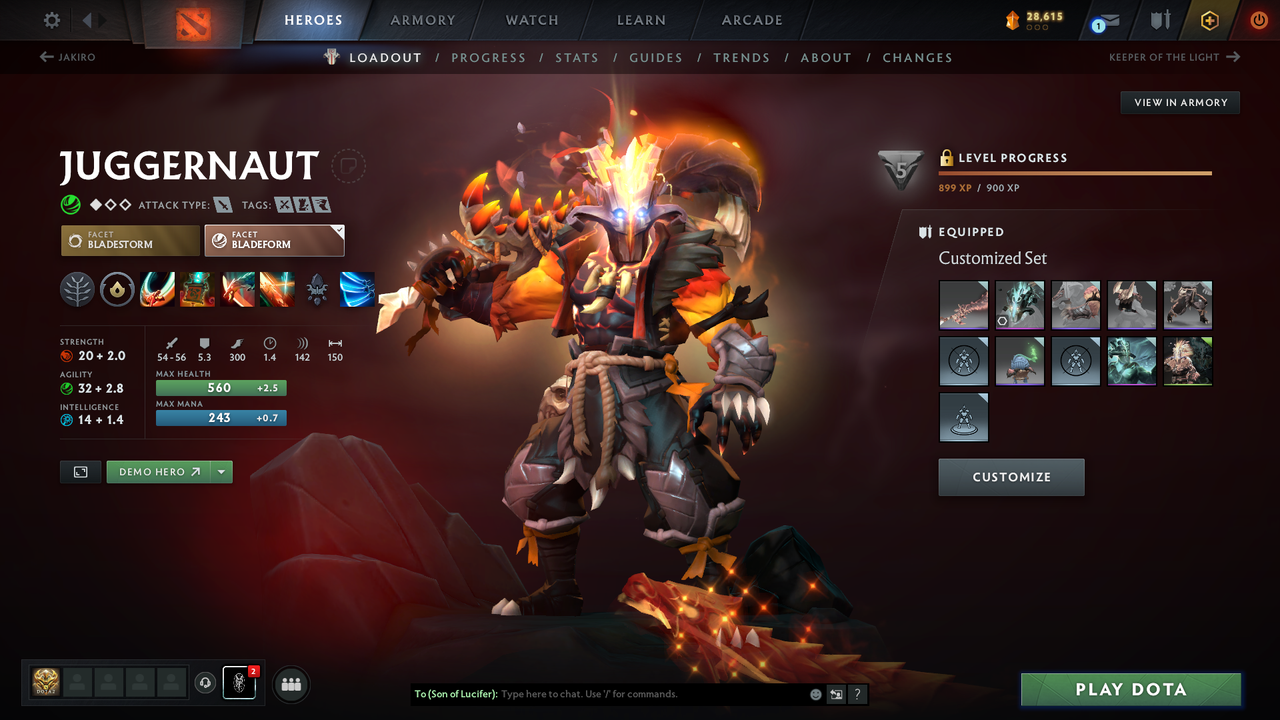This screenshot has height=720, width=1280.
Task: Toggle the emoticon picker in chat bar
Action: 813,693
